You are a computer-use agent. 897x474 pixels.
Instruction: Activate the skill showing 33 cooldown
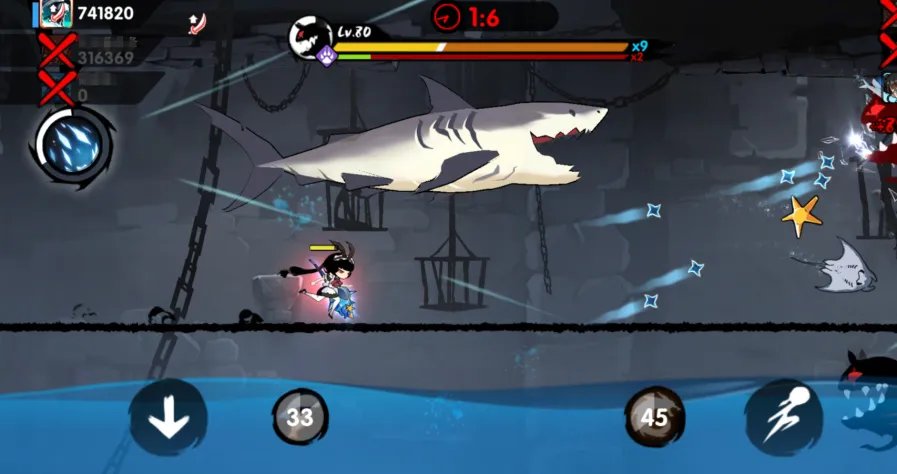[x=300, y=417]
